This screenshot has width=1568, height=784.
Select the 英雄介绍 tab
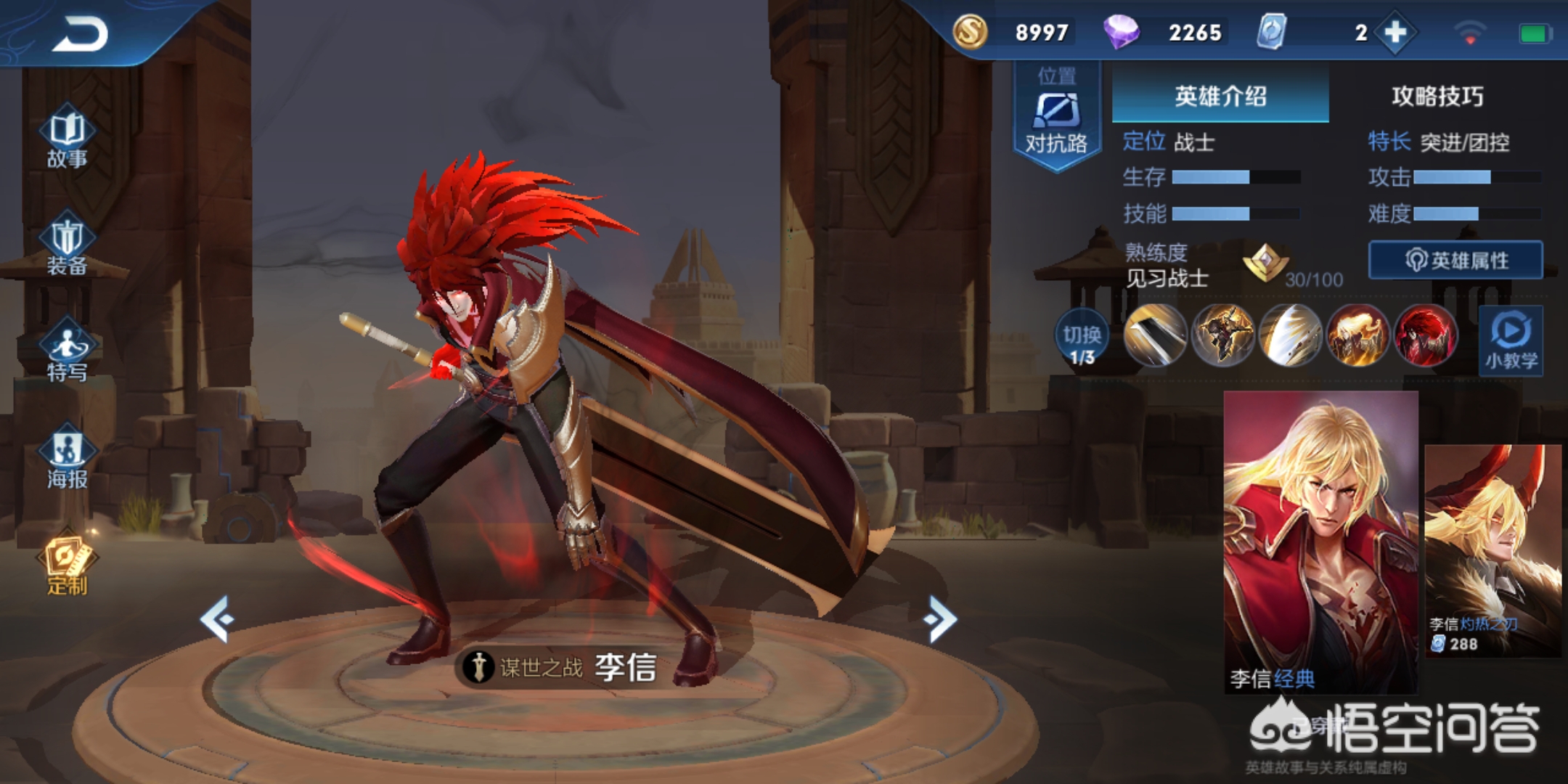[1220, 96]
